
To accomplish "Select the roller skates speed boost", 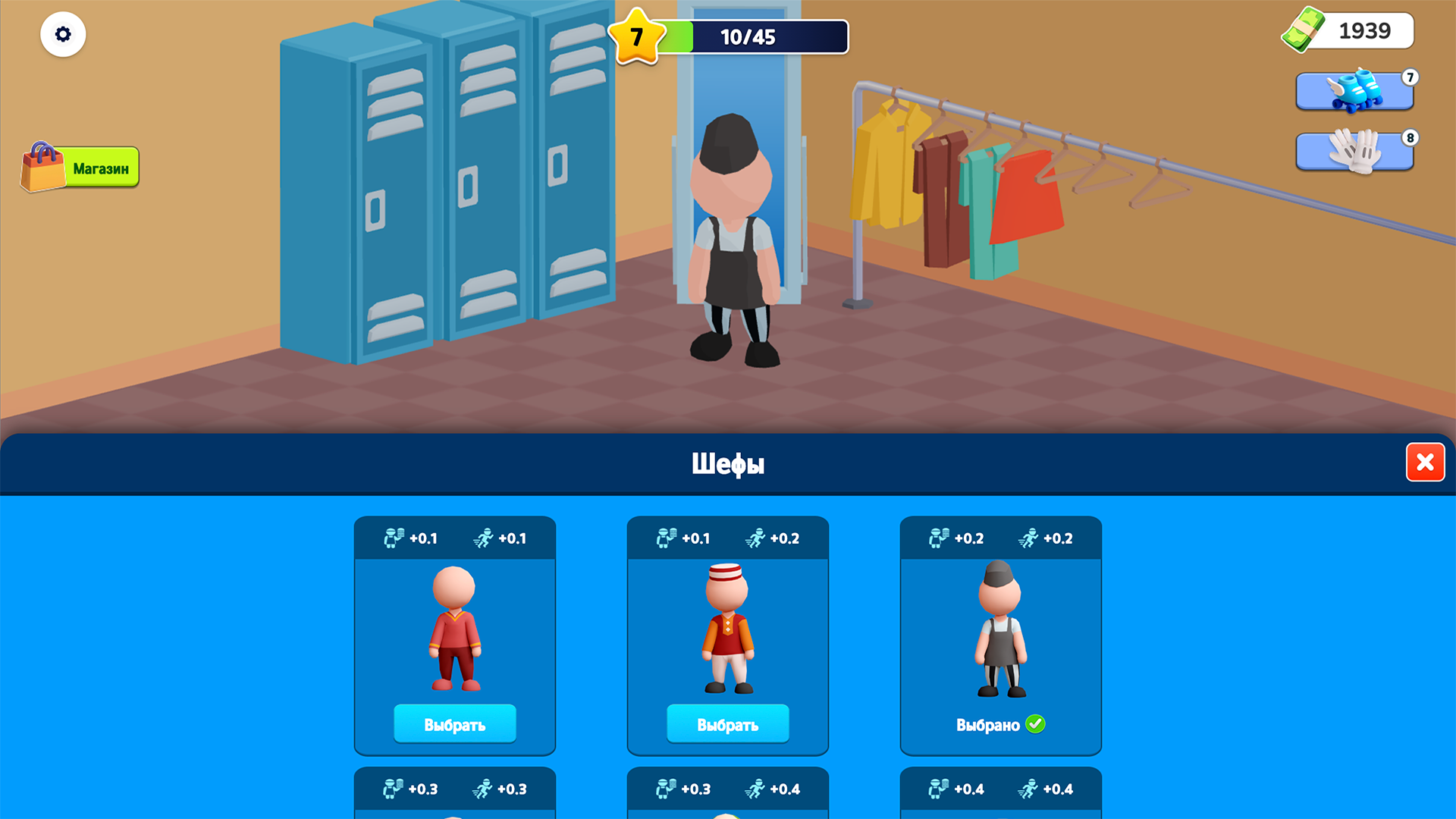I will [1354, 92].
